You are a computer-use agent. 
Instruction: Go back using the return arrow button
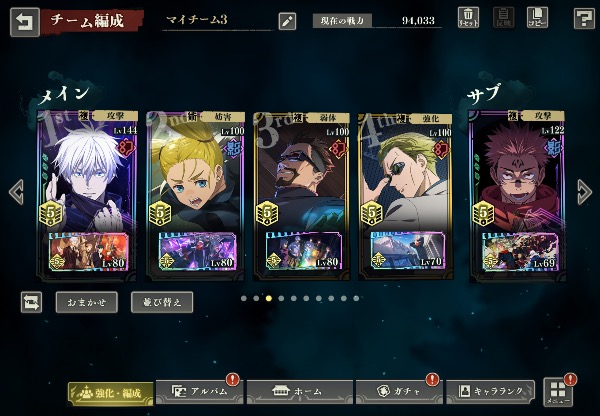point(23,20)
